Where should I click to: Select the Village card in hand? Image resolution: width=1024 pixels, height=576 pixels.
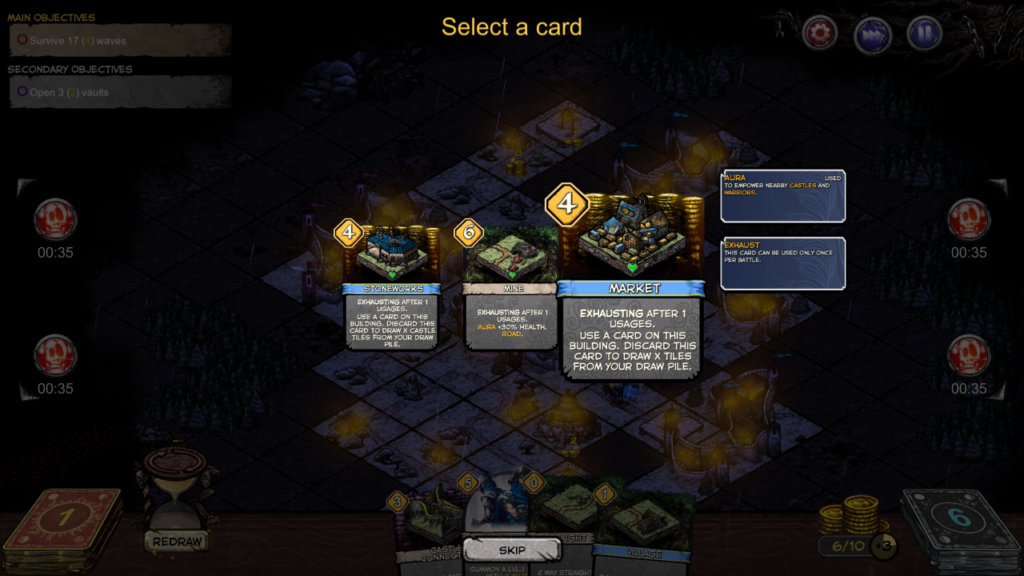tap(645, 525)
